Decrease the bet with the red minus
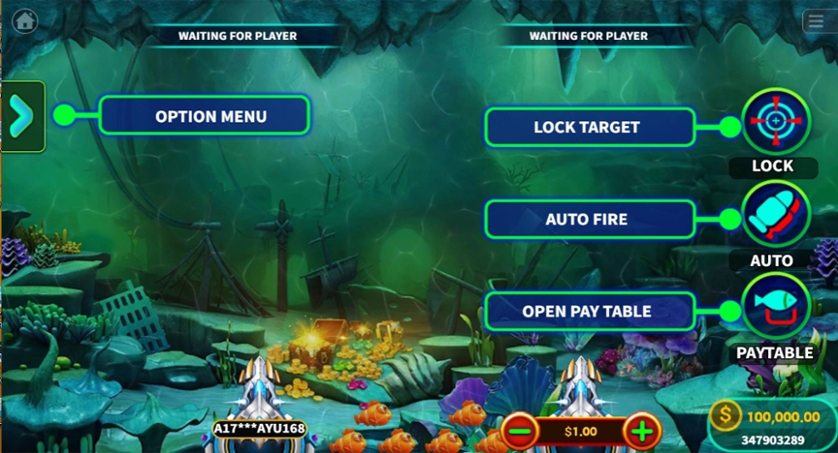Viewport: 838px width, 453px height. click(x=520, y=432)
